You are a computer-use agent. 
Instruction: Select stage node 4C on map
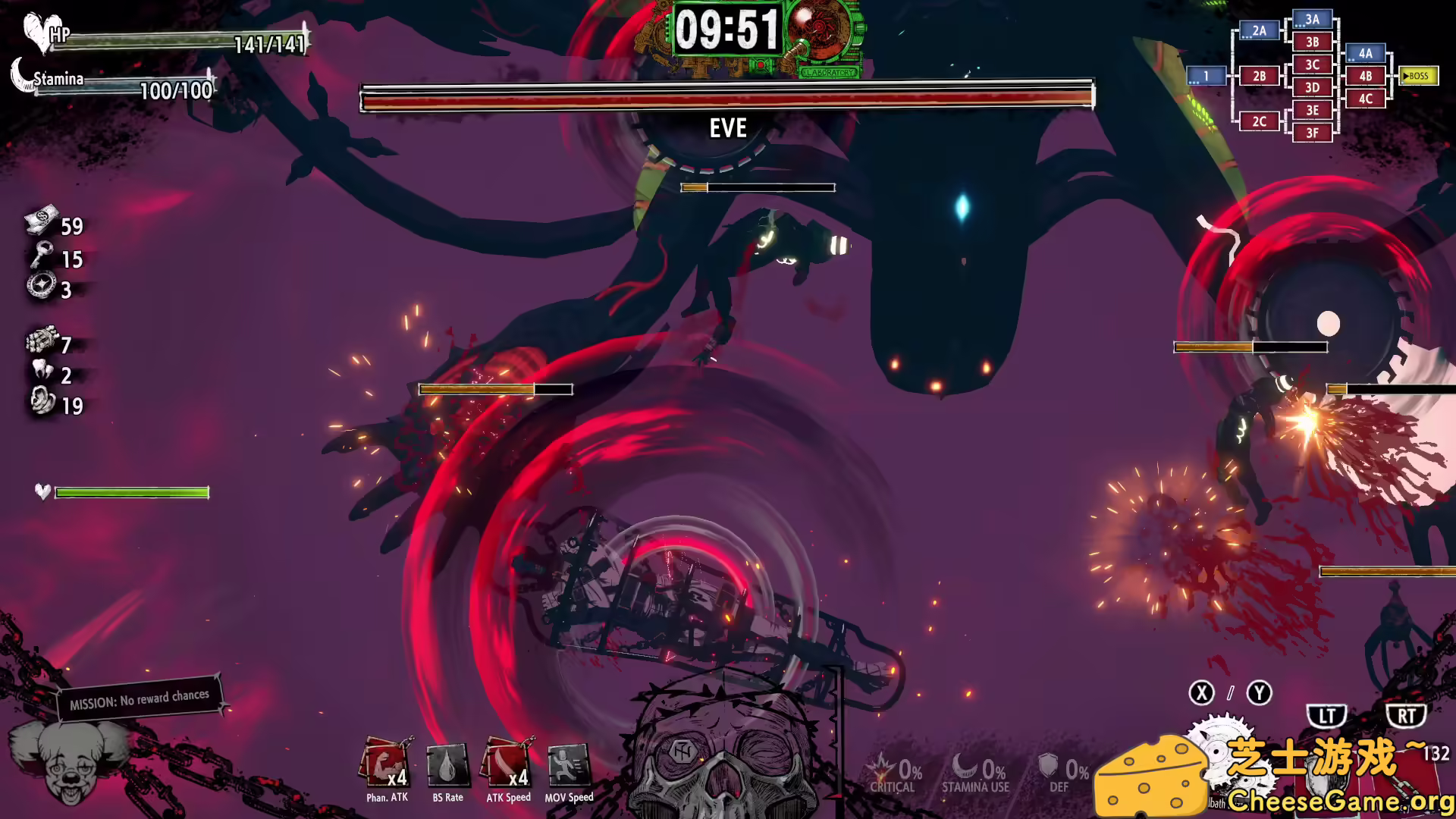click(1366, 99)
